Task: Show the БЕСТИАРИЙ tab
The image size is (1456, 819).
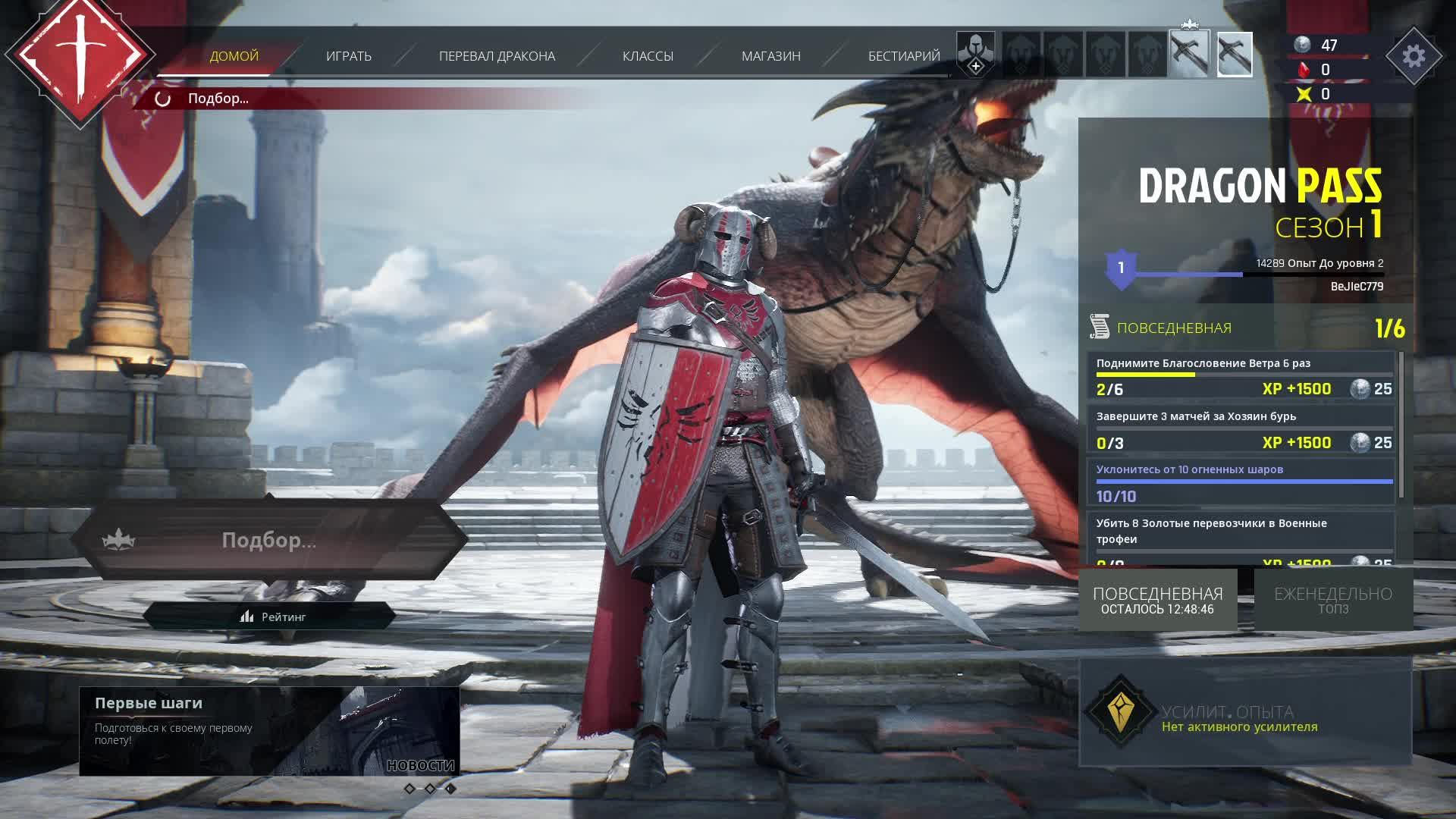Action: tap(903, 56)
